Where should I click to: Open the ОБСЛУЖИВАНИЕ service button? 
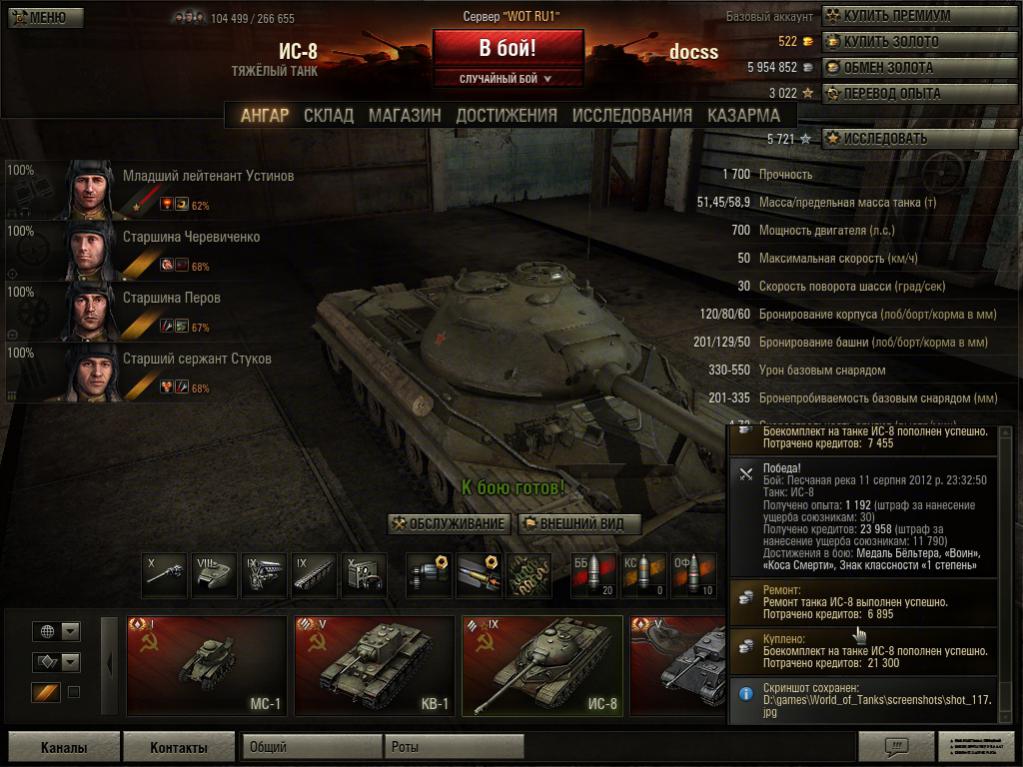click(x=450, y=524)
